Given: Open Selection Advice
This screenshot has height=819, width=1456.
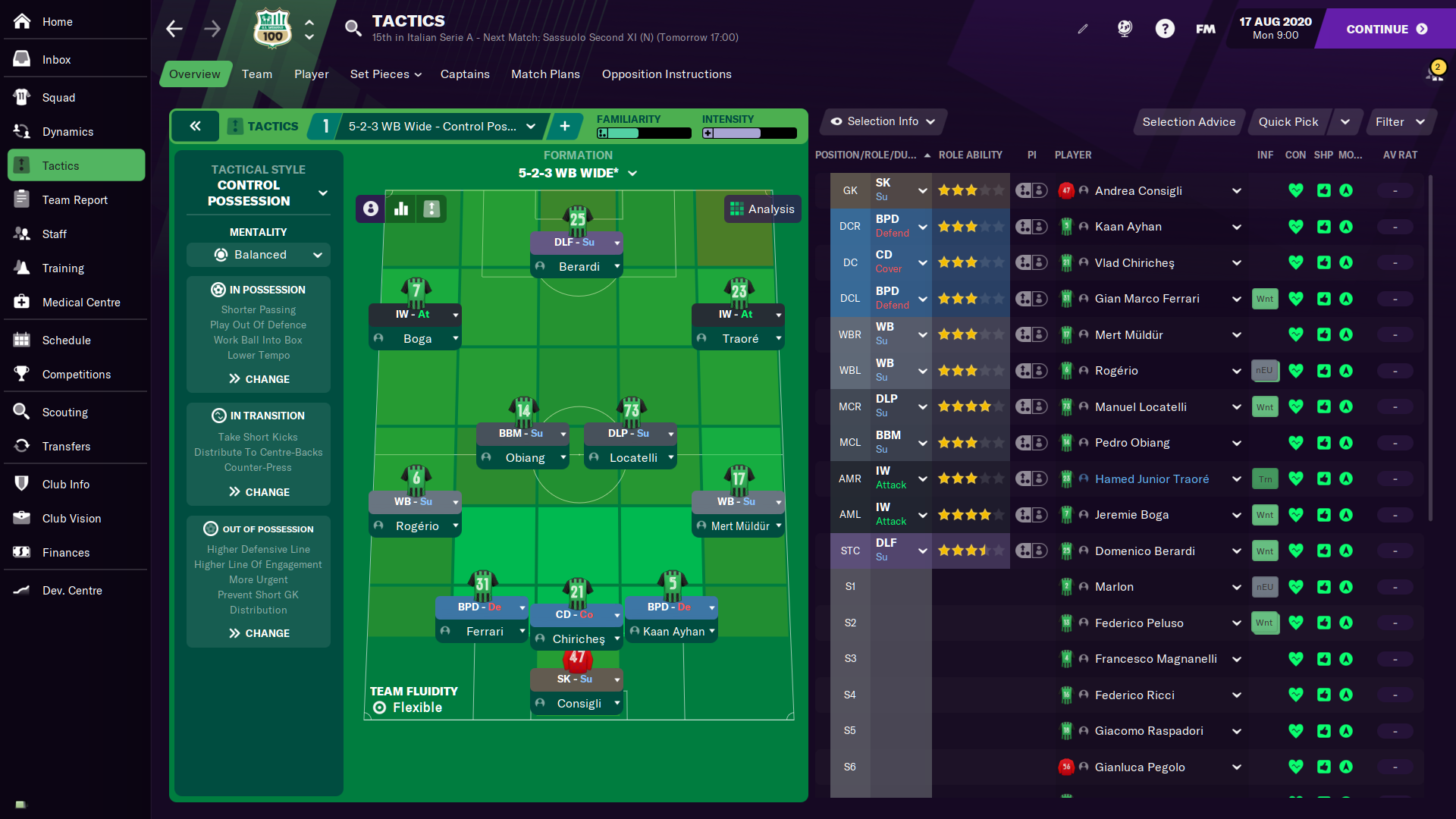Looking at the screenshot, I should pyautogui.click(x=1188, y=121).
